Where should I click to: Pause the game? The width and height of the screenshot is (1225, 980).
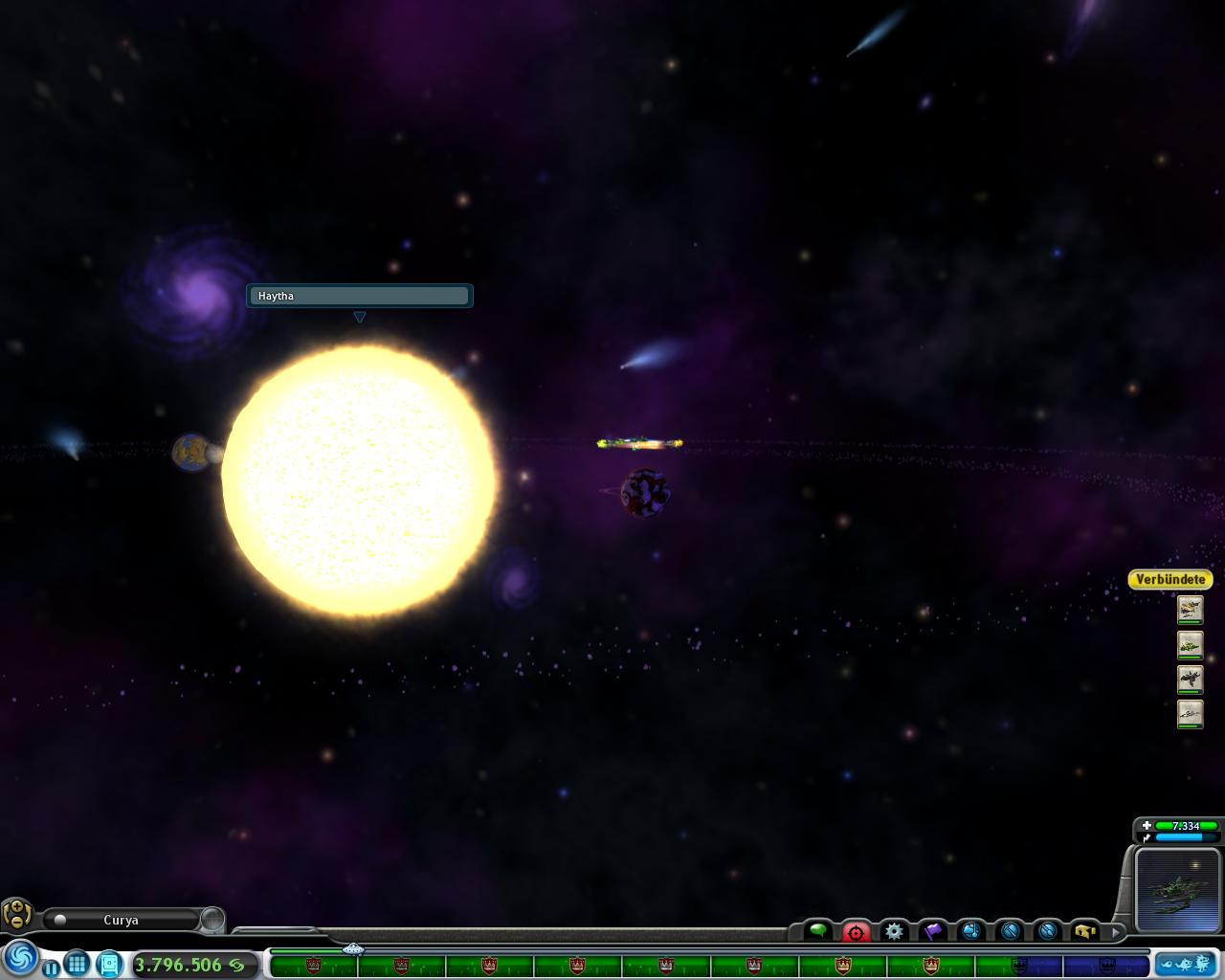pyautogui.click(x=51, y=968)
